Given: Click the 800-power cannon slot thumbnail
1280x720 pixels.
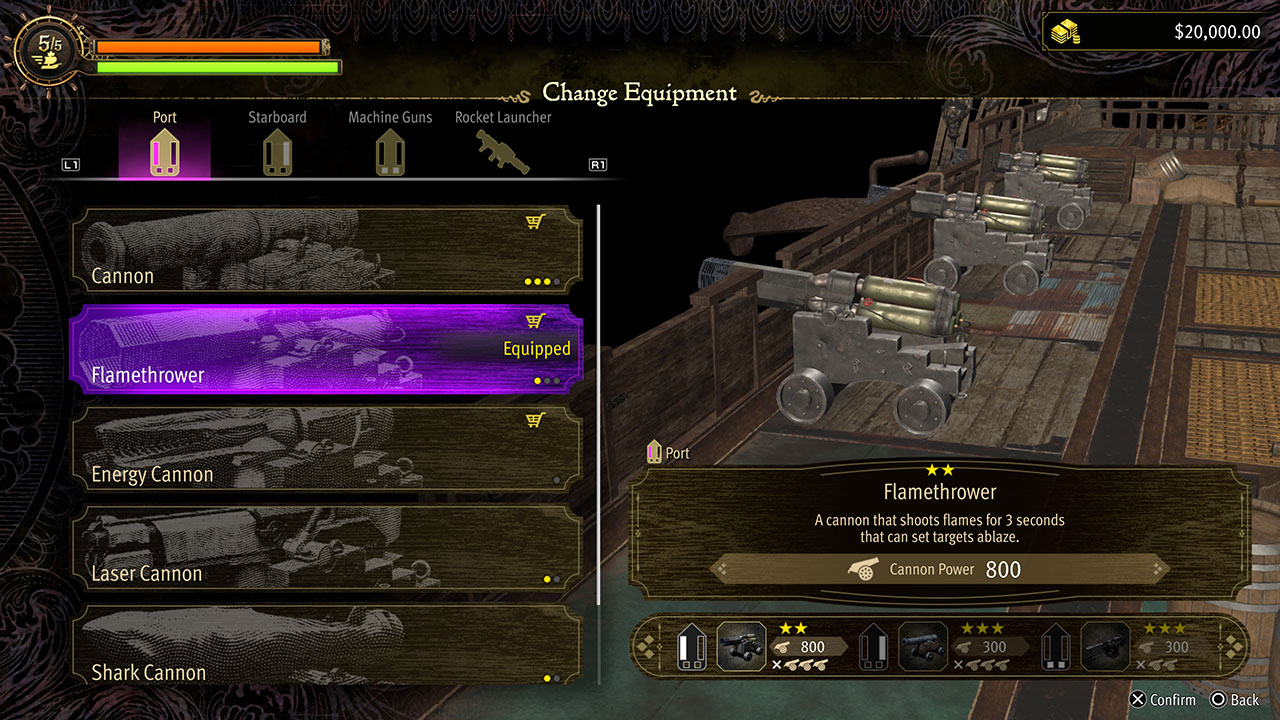Looking at the screenshot, I should click(x=742, y=646).
